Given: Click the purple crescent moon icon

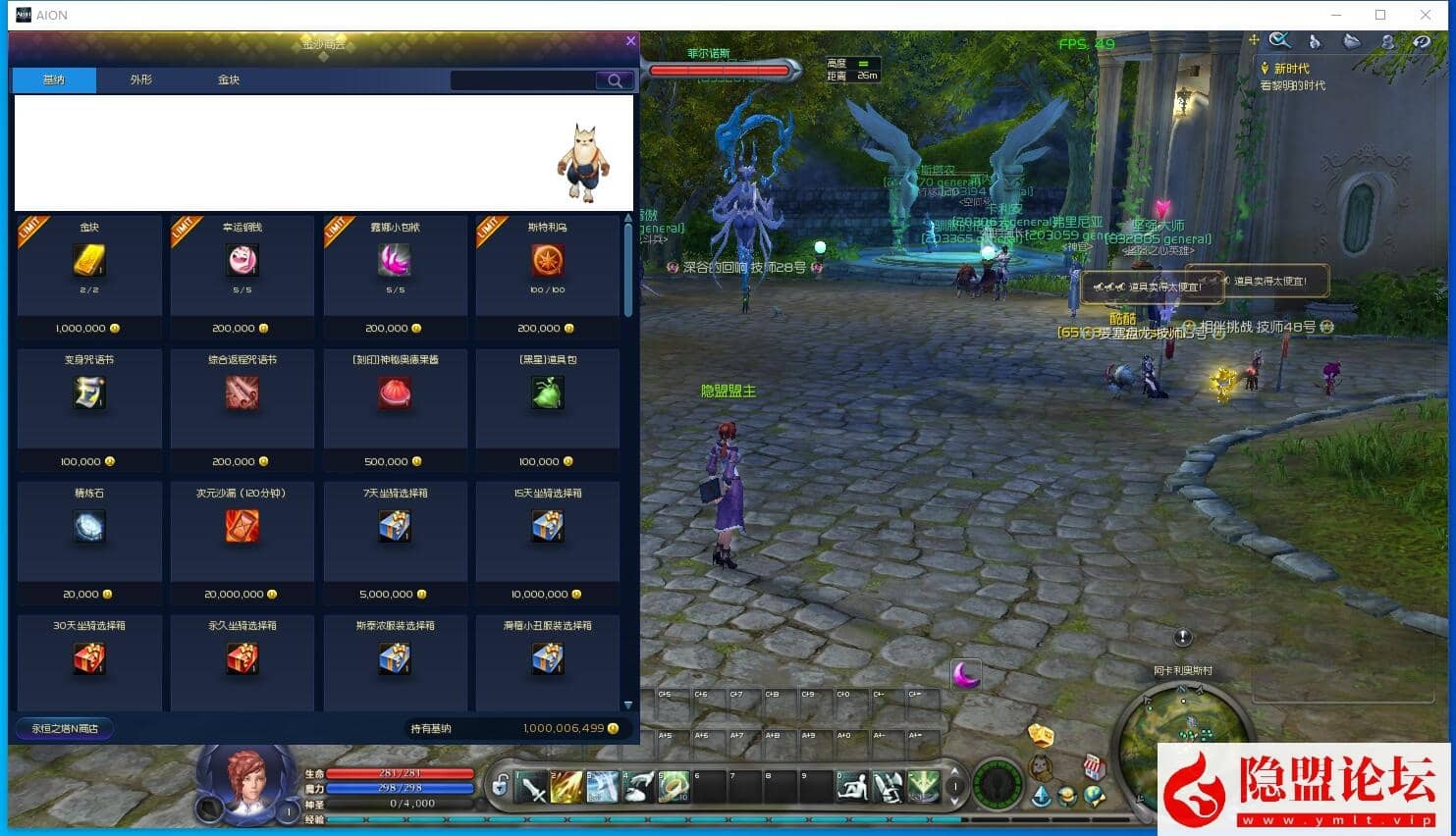Looking at the screenshot, I should pos(966,674).
